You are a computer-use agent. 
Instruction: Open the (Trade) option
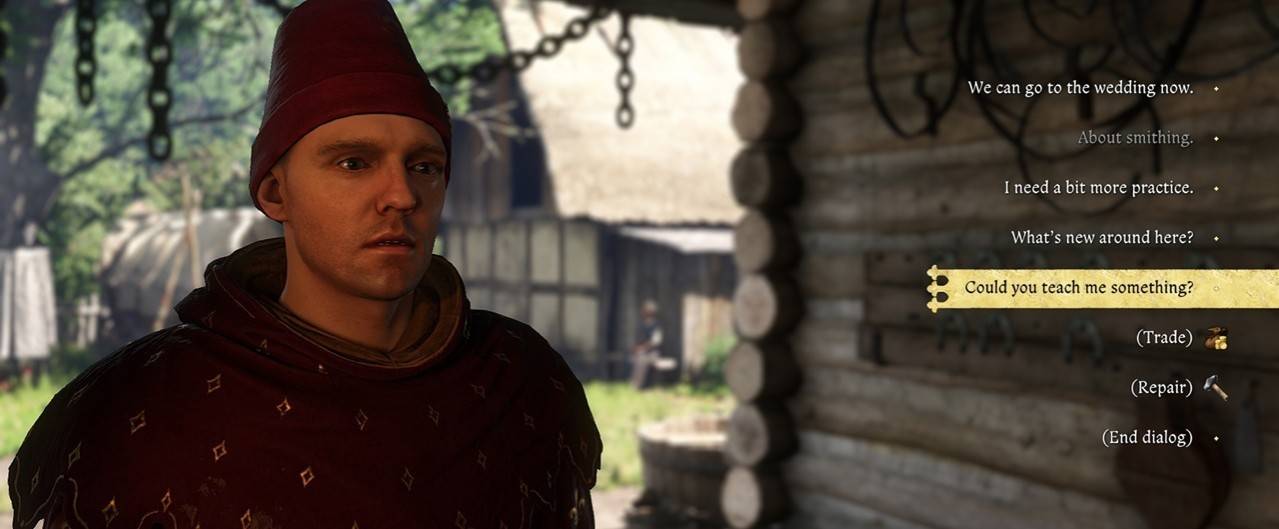click(x=1164, y=338)
